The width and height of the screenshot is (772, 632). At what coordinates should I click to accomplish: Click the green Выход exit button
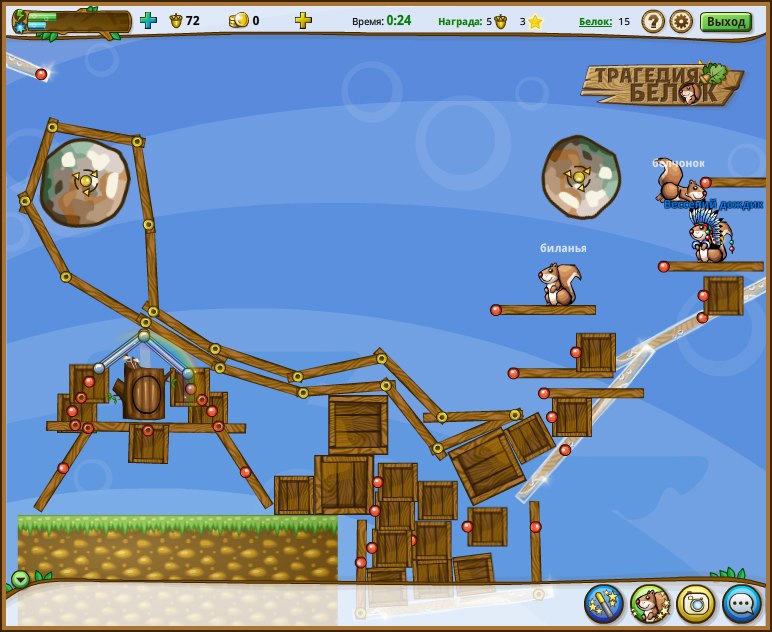725,21
